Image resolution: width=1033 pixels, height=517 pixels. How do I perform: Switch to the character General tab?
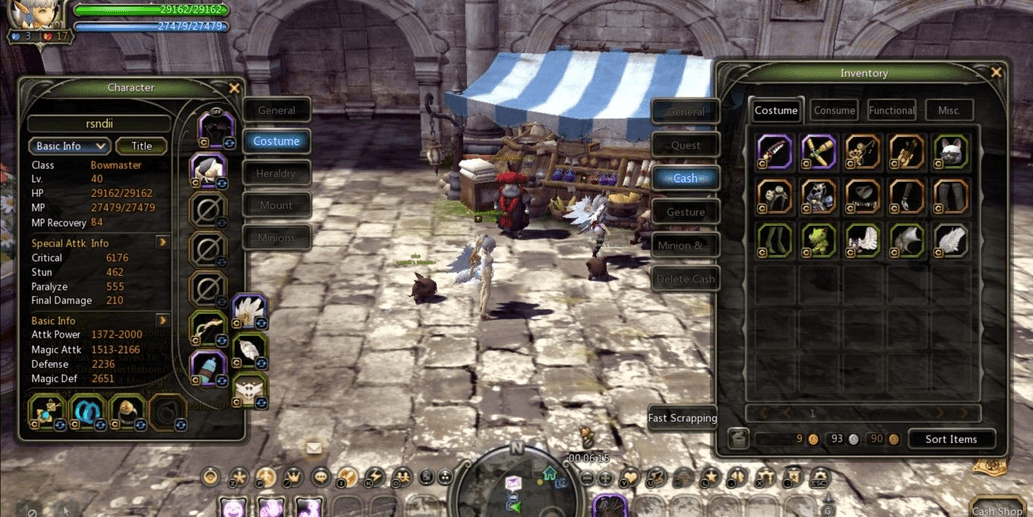[276, 110]
